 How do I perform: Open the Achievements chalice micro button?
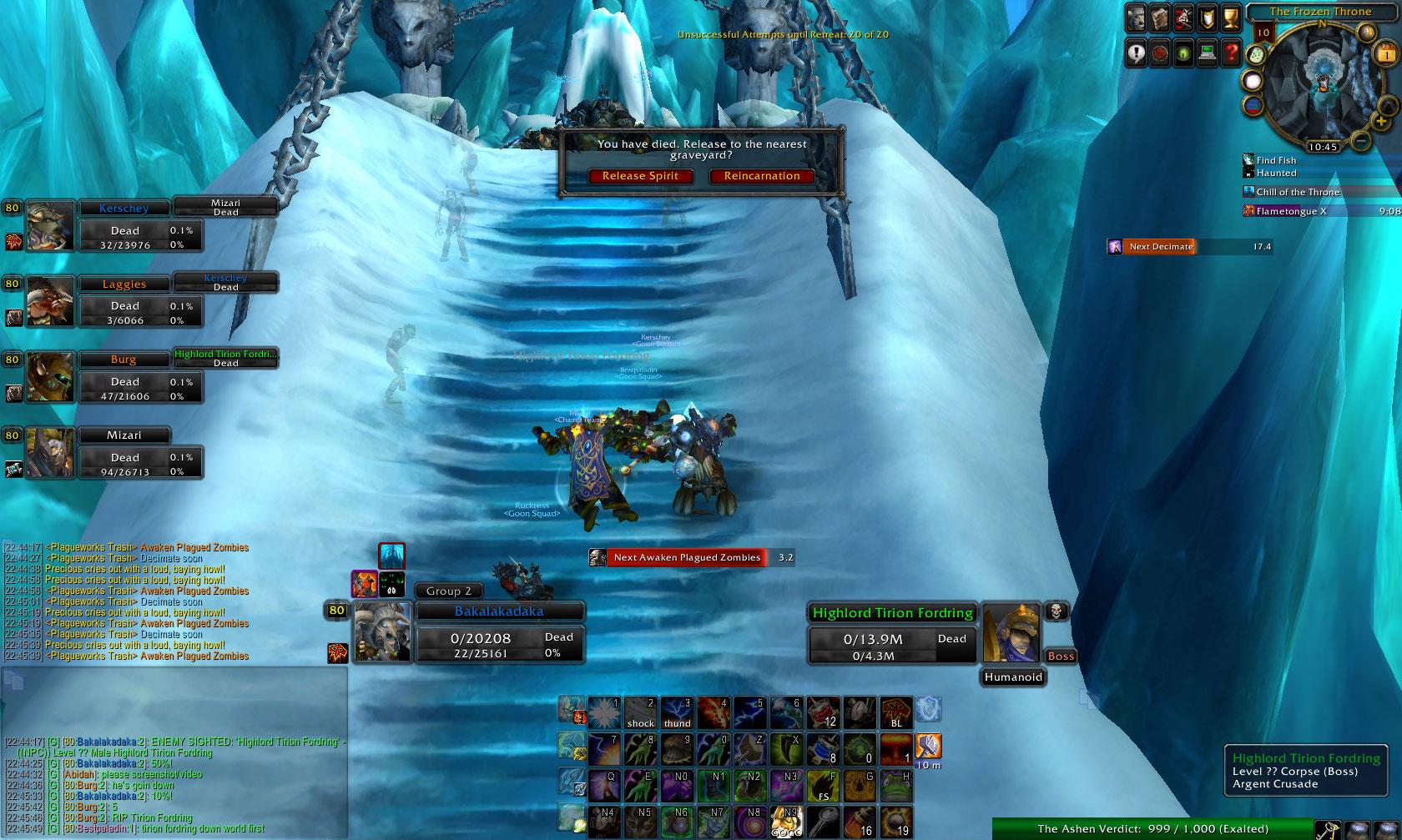click(1230, 18)
